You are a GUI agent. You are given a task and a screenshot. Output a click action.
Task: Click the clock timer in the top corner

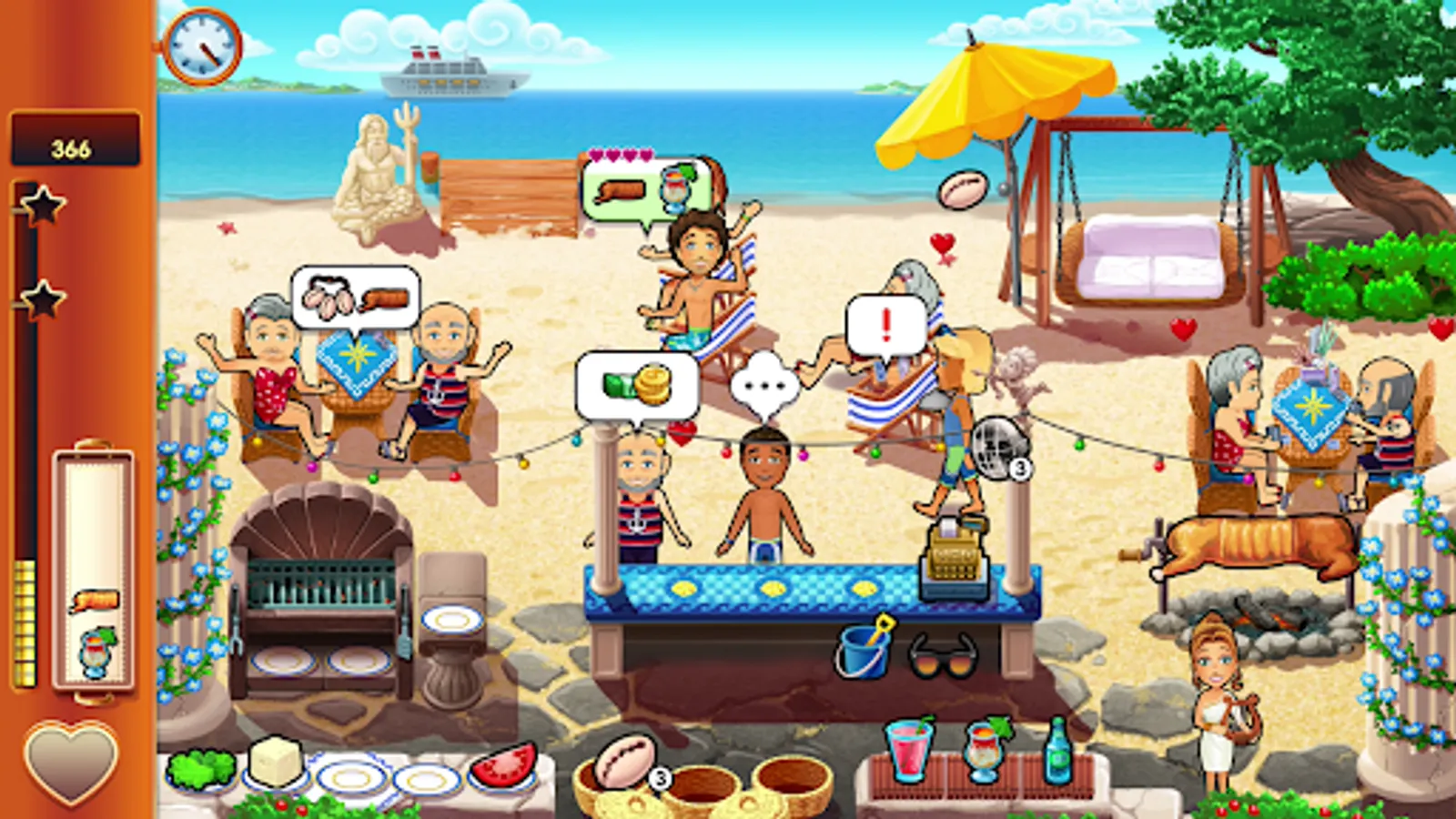pos(204,45)
